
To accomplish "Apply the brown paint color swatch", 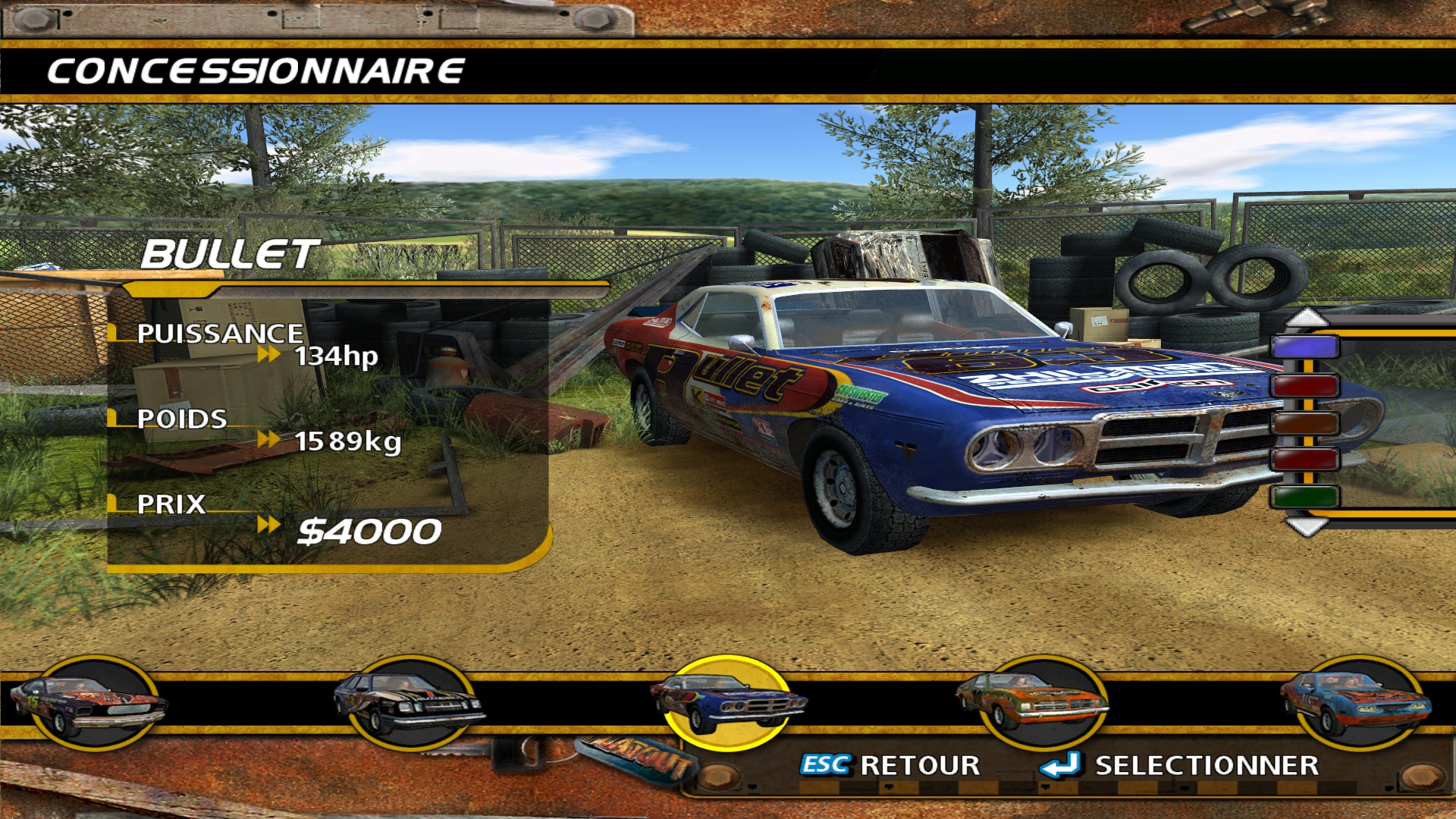I will (1304, 422).
